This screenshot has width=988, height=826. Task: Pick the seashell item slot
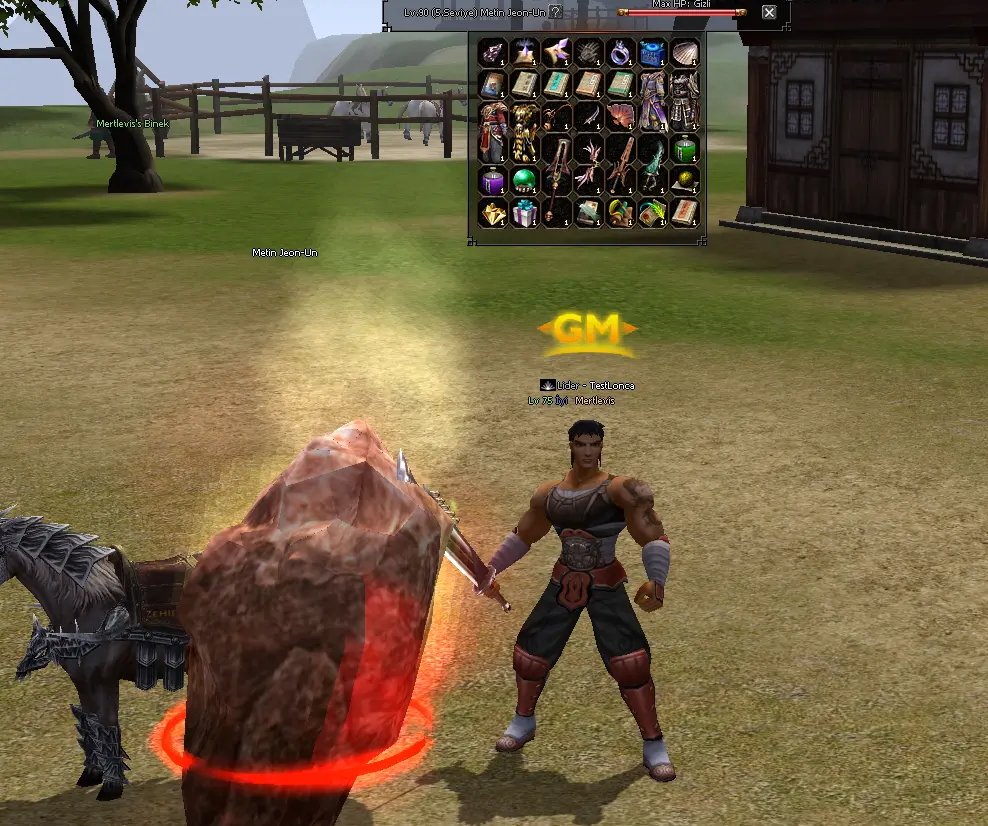pyautogui.click(x=684, y=51)
